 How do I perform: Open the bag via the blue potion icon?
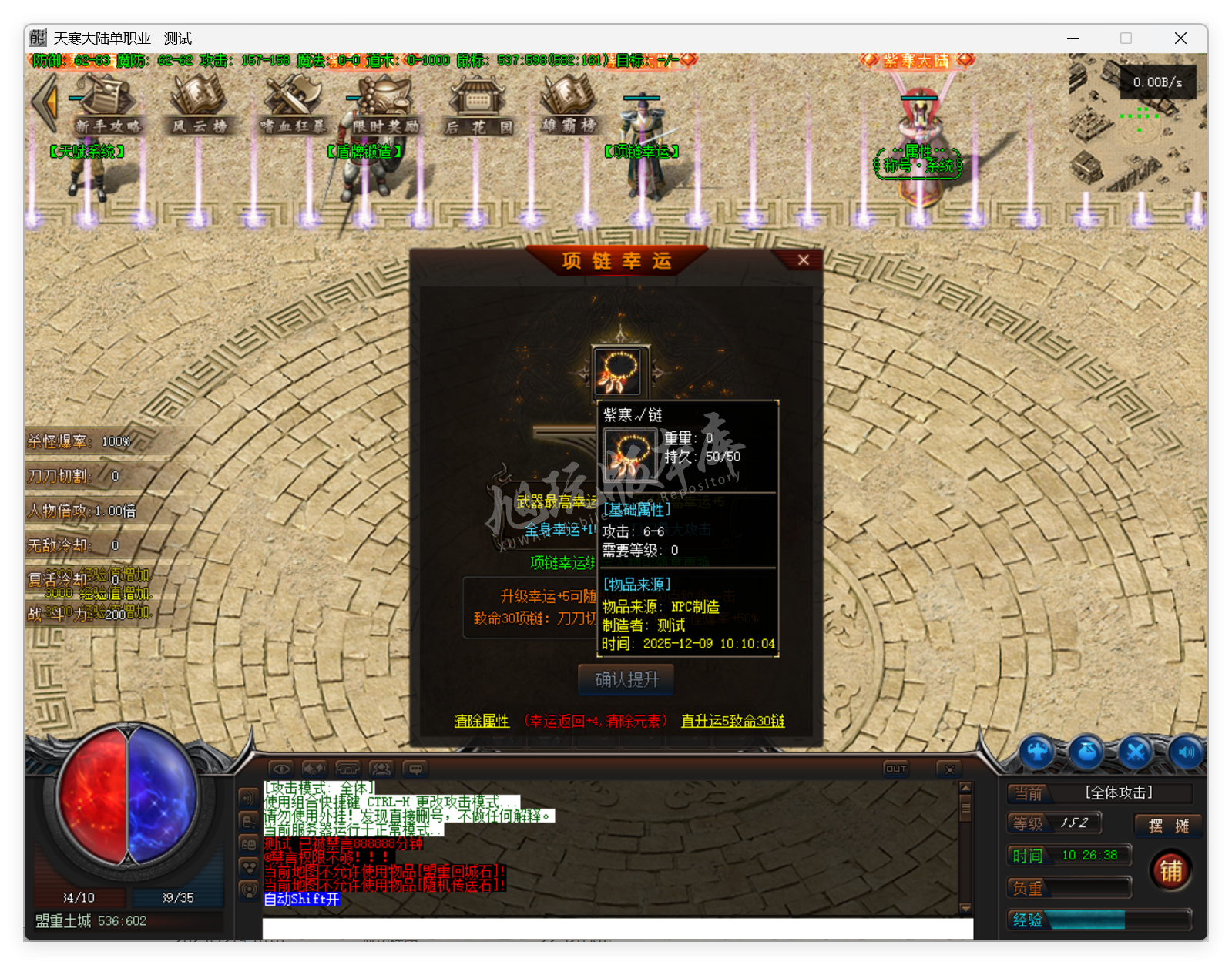(1086, 753)
